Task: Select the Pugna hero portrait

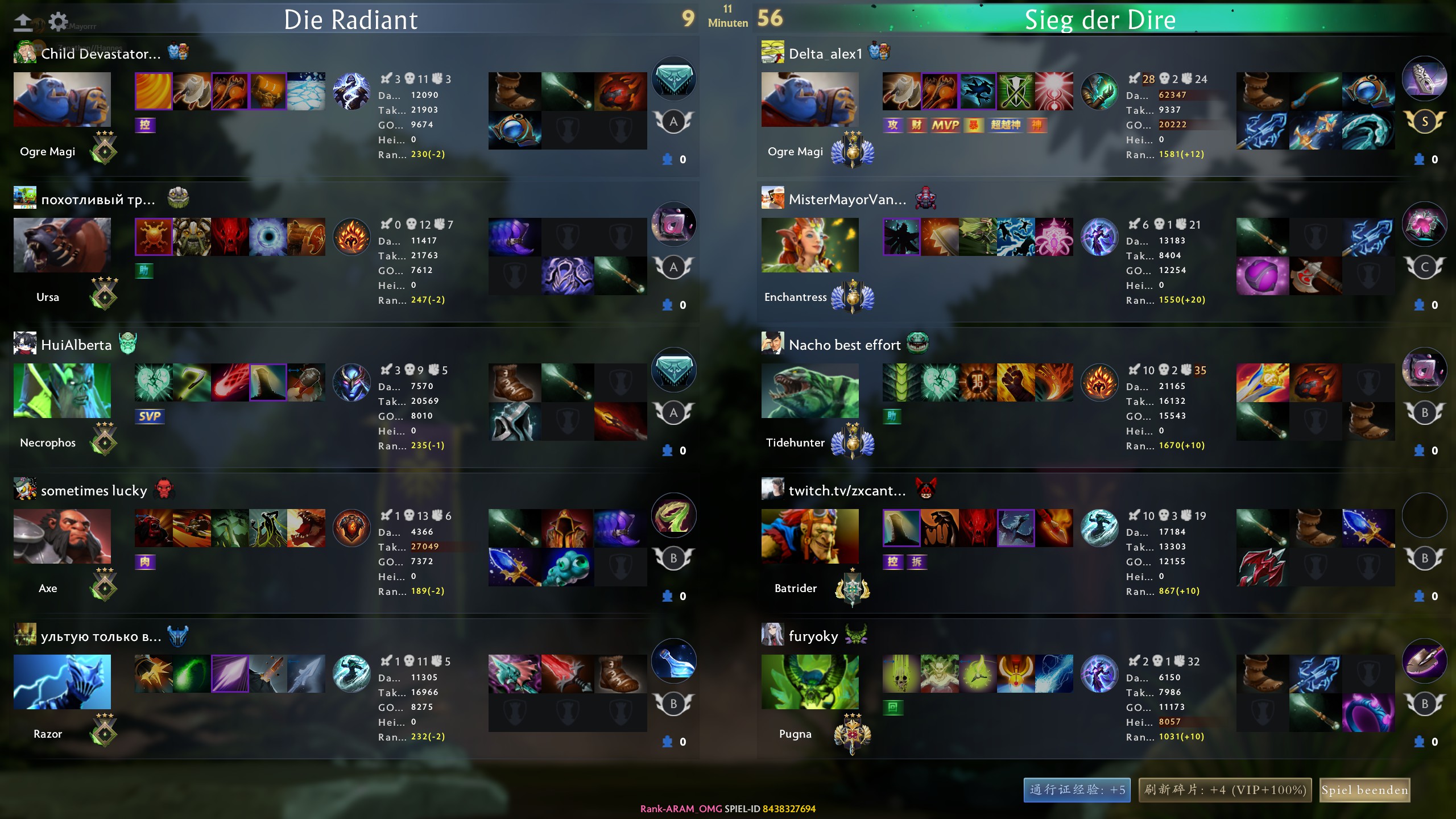Action: click(x=810, y=682)
